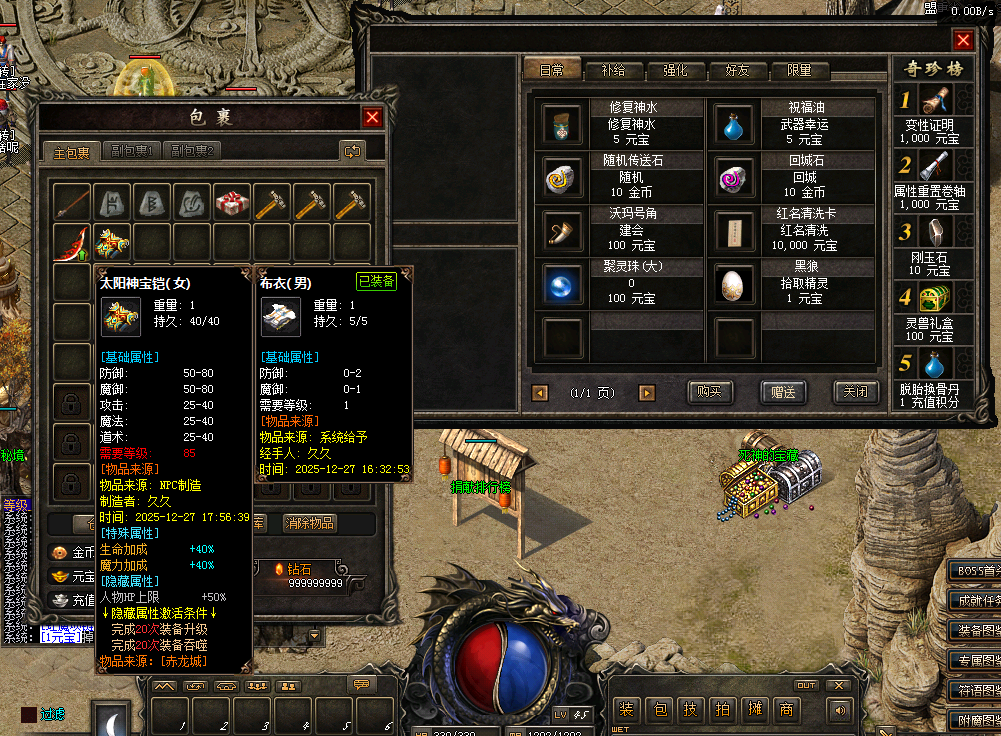Viewport: 1001px width, 736px height.
Task: Open the 强化 shop tab
Action: click(675, 71)
